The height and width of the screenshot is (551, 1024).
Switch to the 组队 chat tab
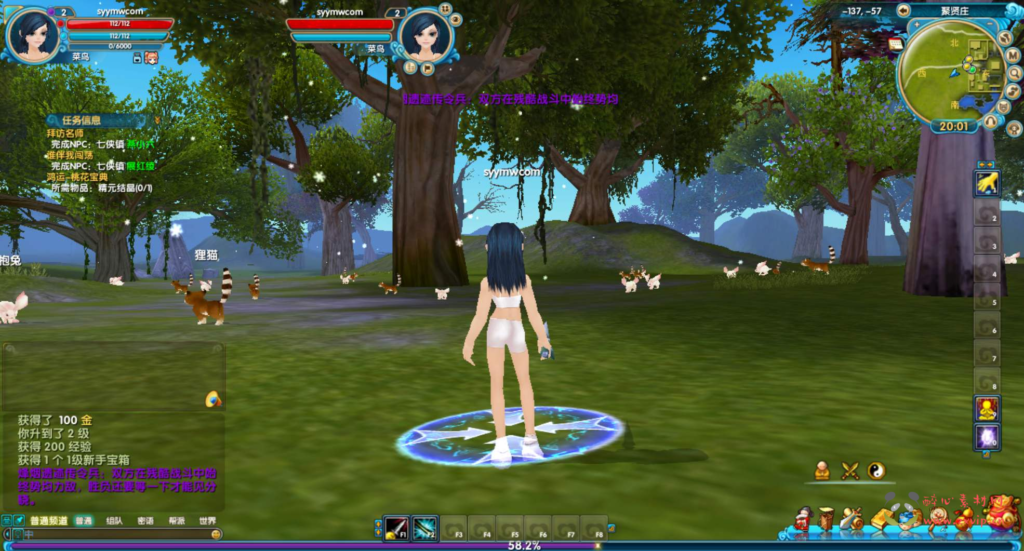tap(115, 521)
